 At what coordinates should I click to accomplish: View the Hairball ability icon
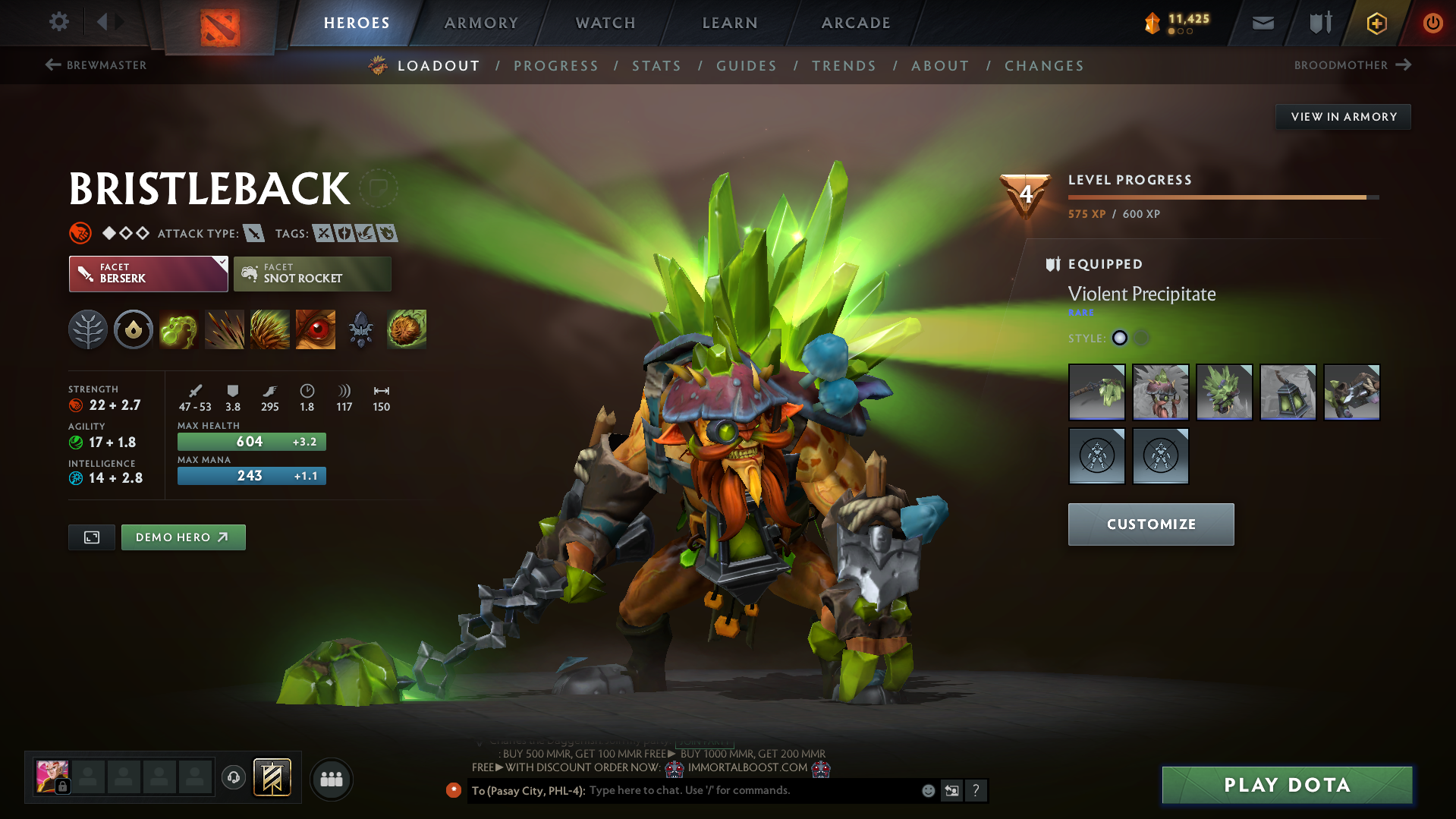[x=406, y=329]
